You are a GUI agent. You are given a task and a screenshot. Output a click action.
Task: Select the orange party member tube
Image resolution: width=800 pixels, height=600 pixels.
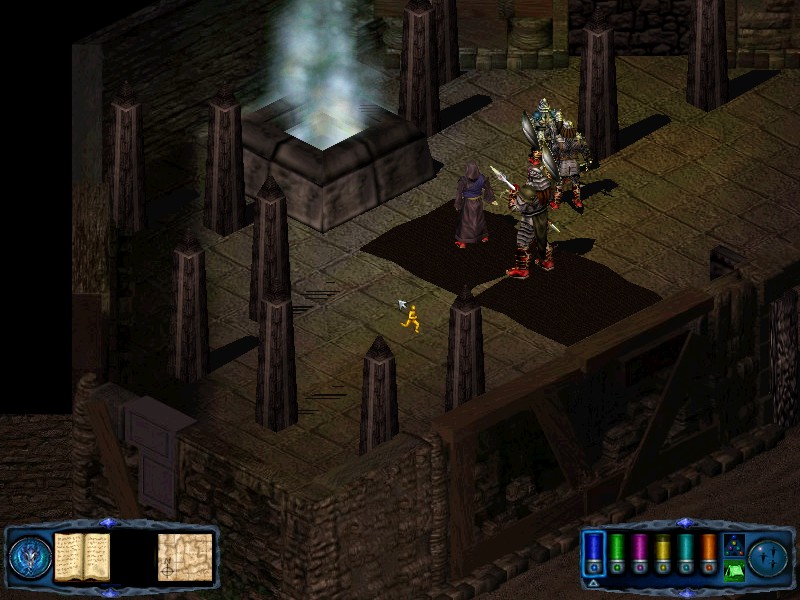pos(709,552)
